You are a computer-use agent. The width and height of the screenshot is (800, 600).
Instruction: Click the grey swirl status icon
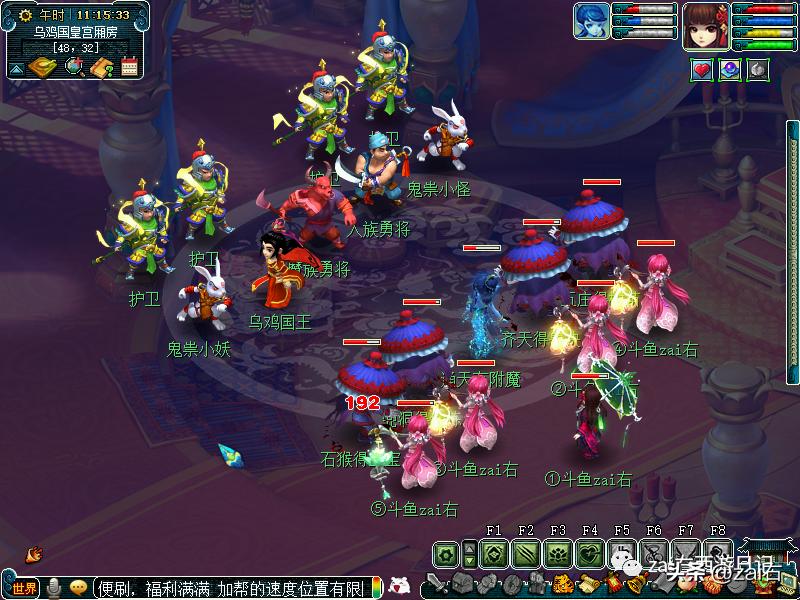point(758,70)
